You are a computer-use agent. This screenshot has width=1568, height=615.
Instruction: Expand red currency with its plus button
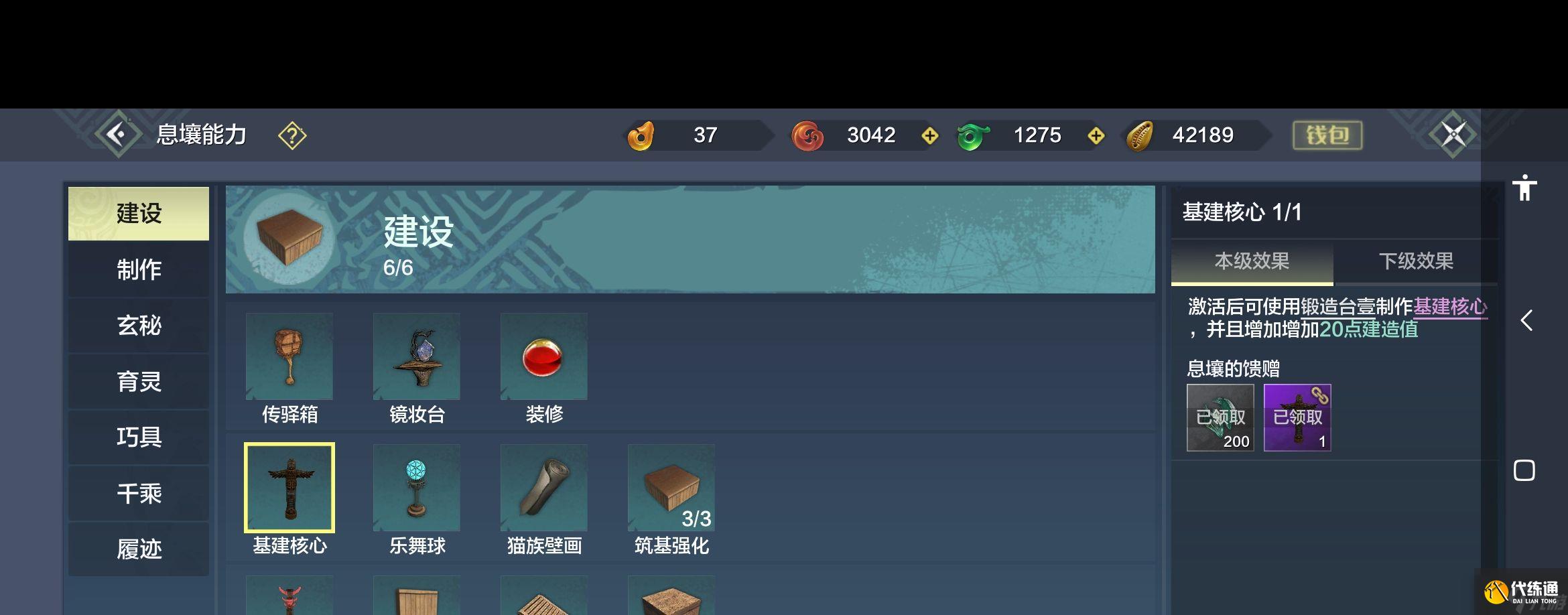point(929,135)
